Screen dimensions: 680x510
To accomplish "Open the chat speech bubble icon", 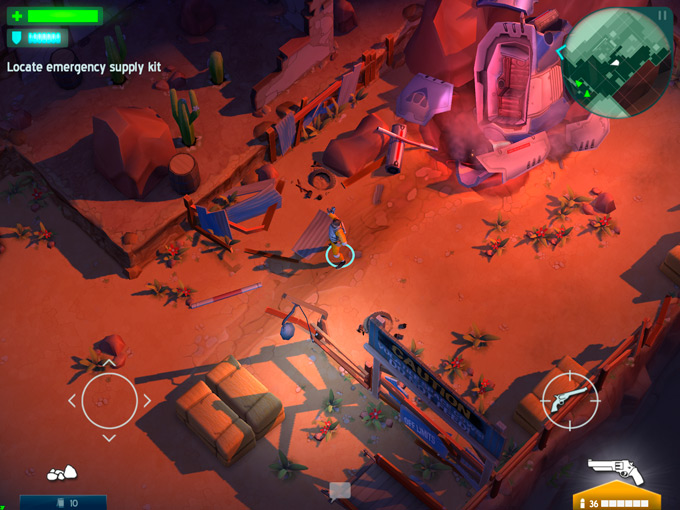I will 340,490.
